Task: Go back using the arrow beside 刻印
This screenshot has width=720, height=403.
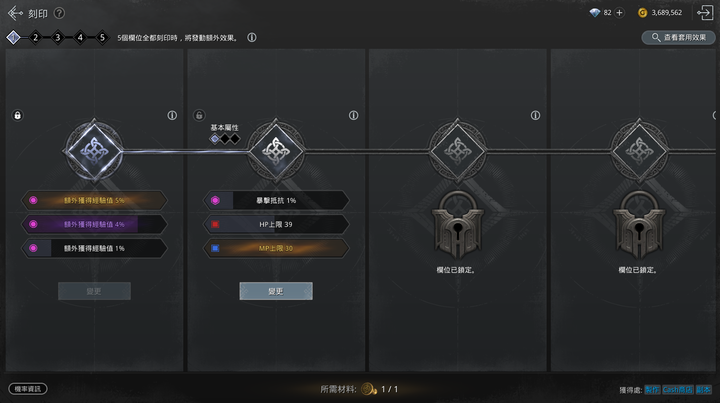Action: click(14, 13)
